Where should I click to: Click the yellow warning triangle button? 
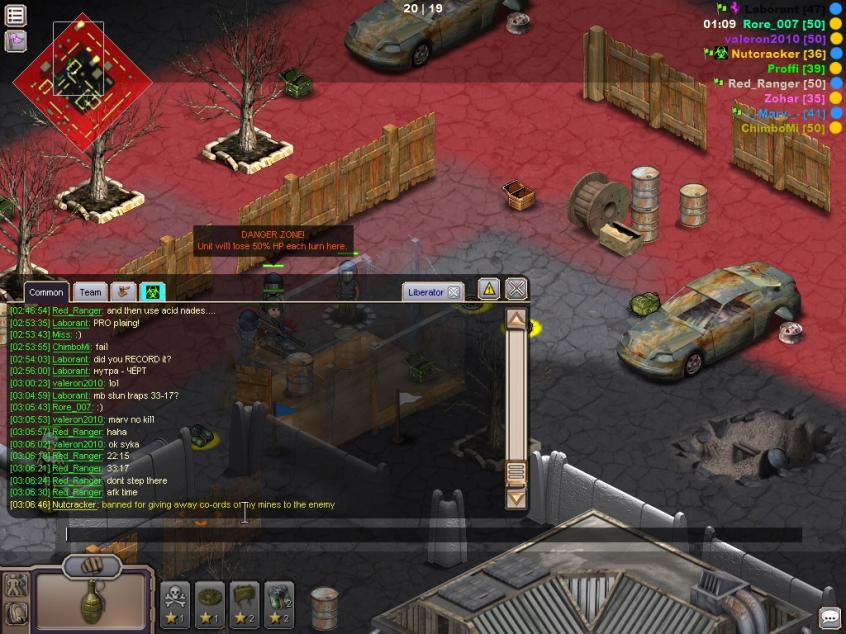click(x=488, y=289)
